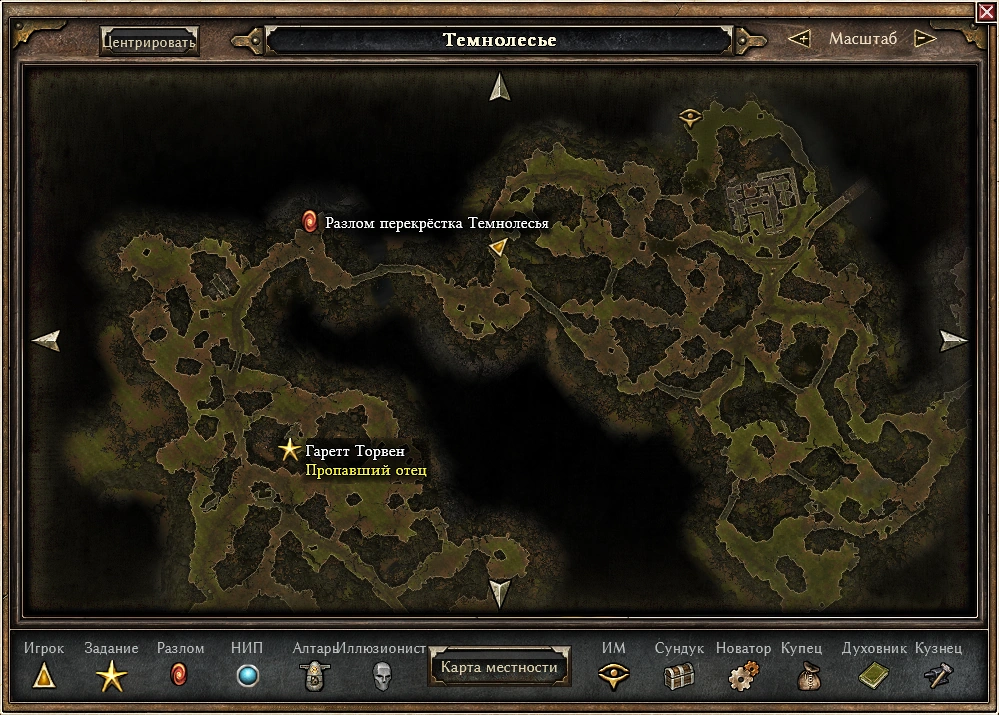Screen dimensions: 999x715
Task: Pan the map right with side arrow
Action: (x=953, y=340)
